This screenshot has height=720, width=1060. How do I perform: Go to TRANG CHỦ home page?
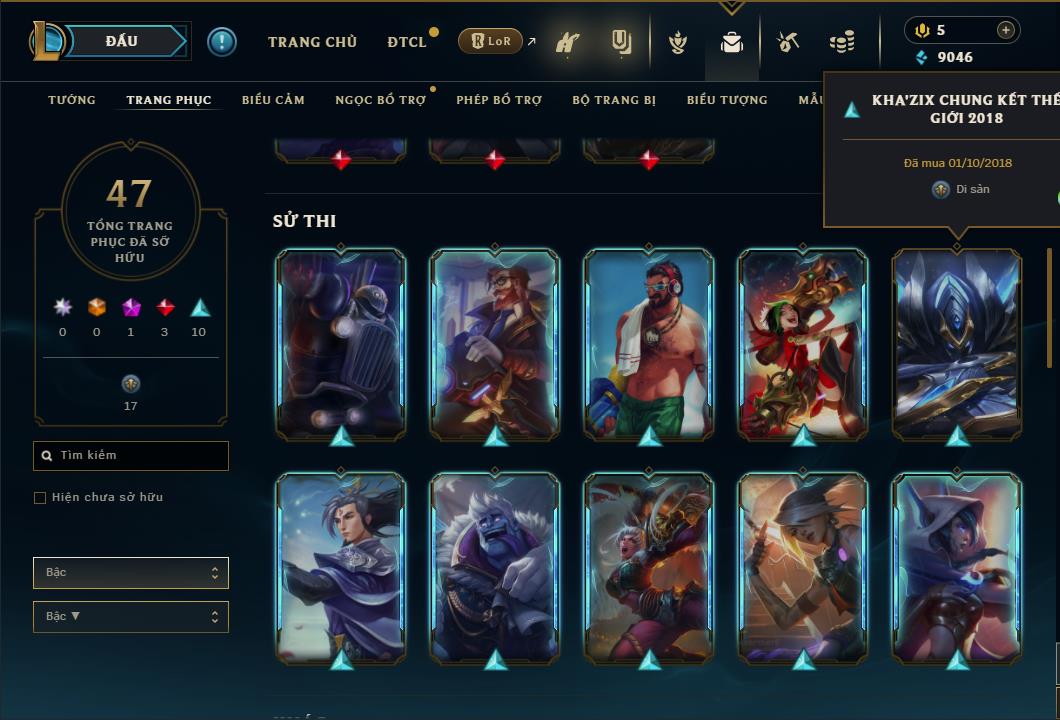click(312, 42)
